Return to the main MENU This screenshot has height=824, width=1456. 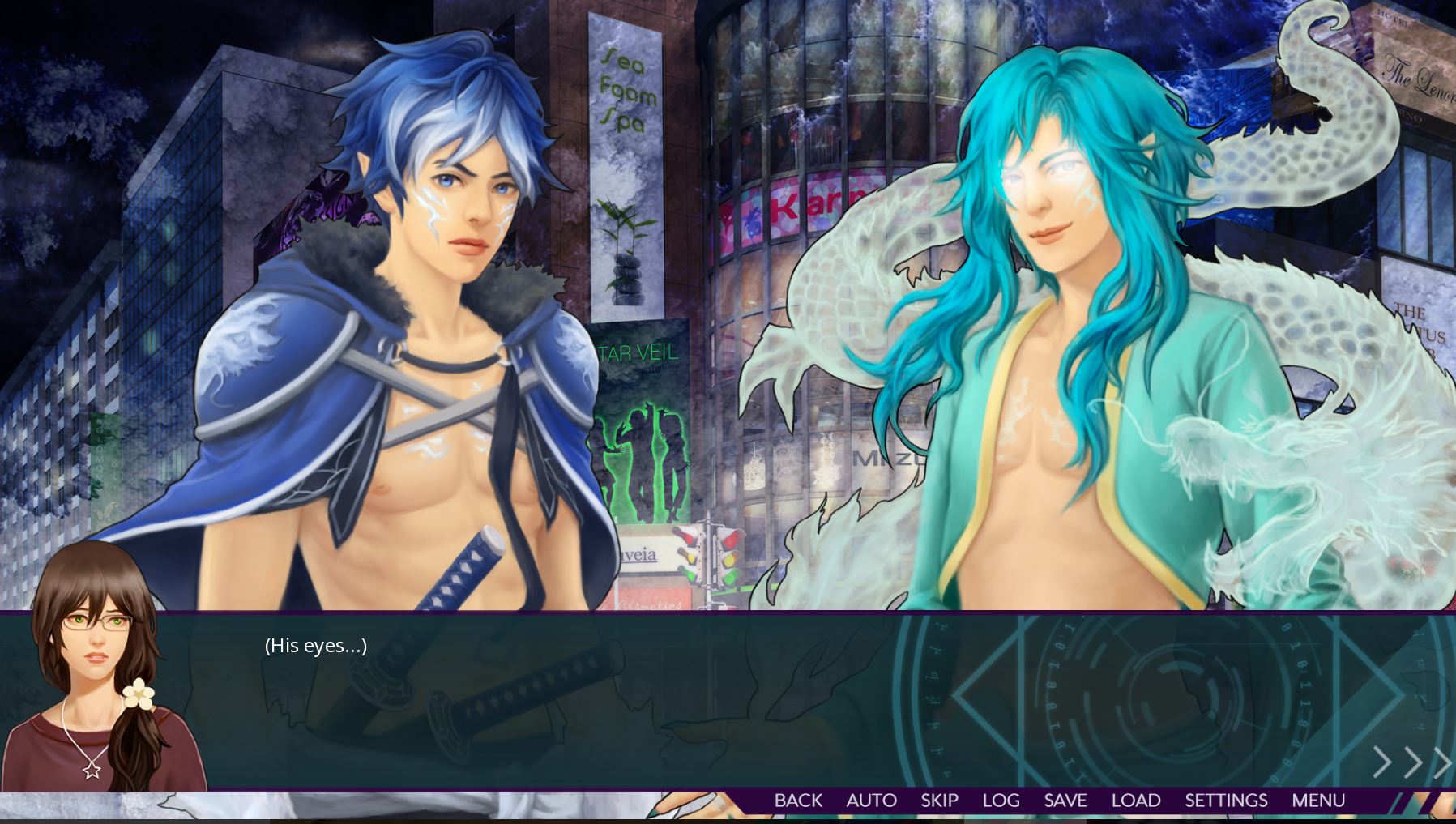[x=1317, y=801]
